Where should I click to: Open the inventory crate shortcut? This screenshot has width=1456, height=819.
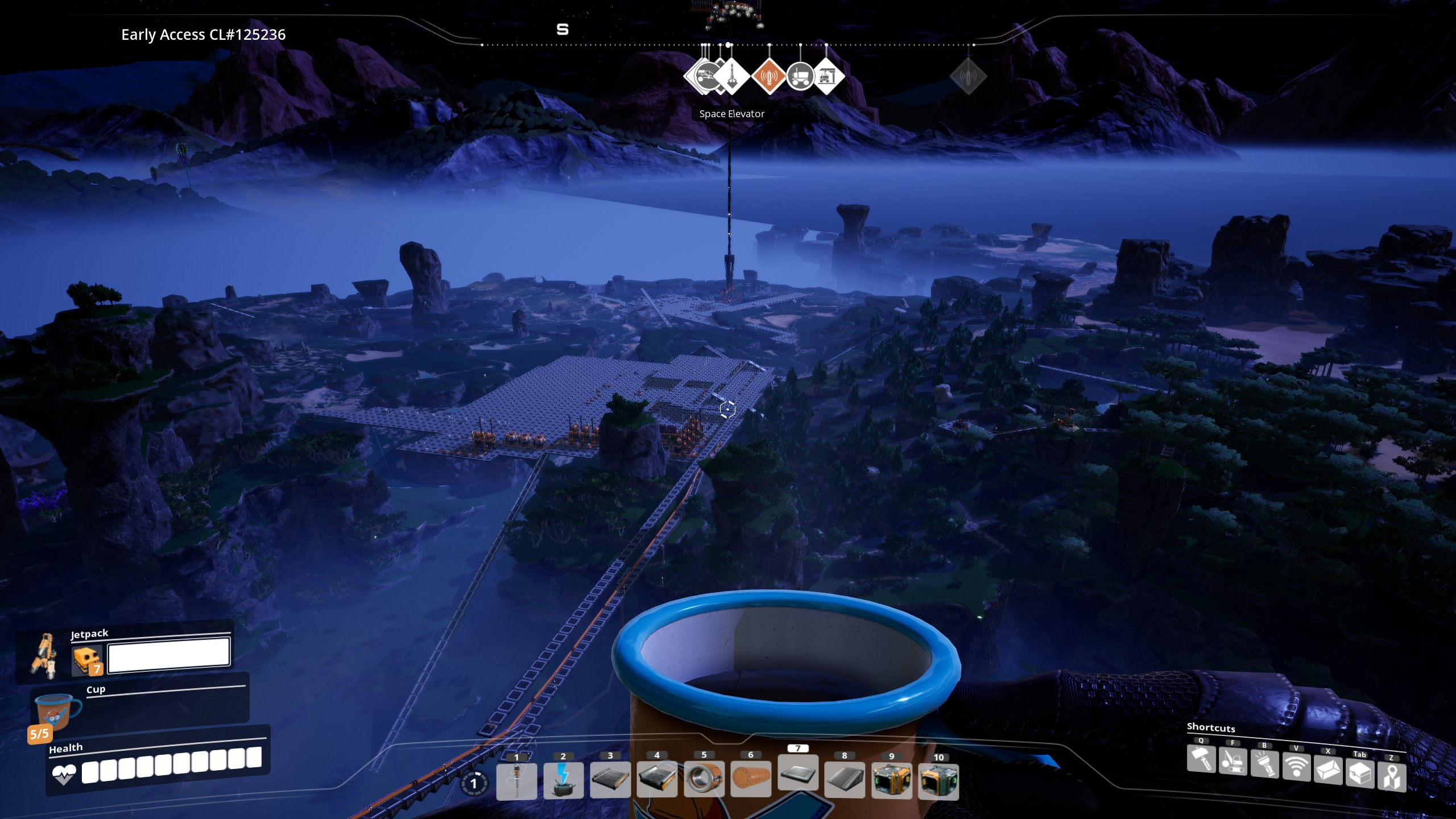[1360, 773]
